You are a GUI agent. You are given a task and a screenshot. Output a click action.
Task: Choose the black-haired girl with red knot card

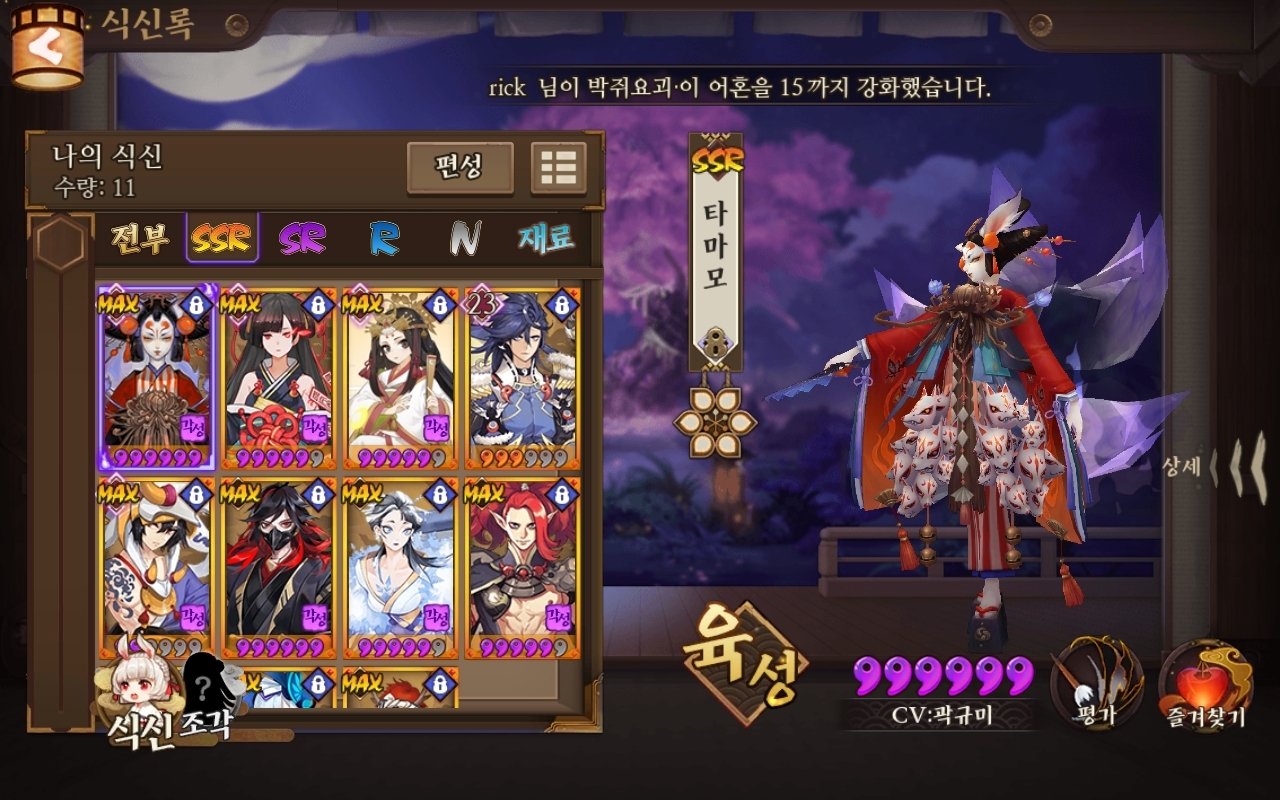[278, 379]
